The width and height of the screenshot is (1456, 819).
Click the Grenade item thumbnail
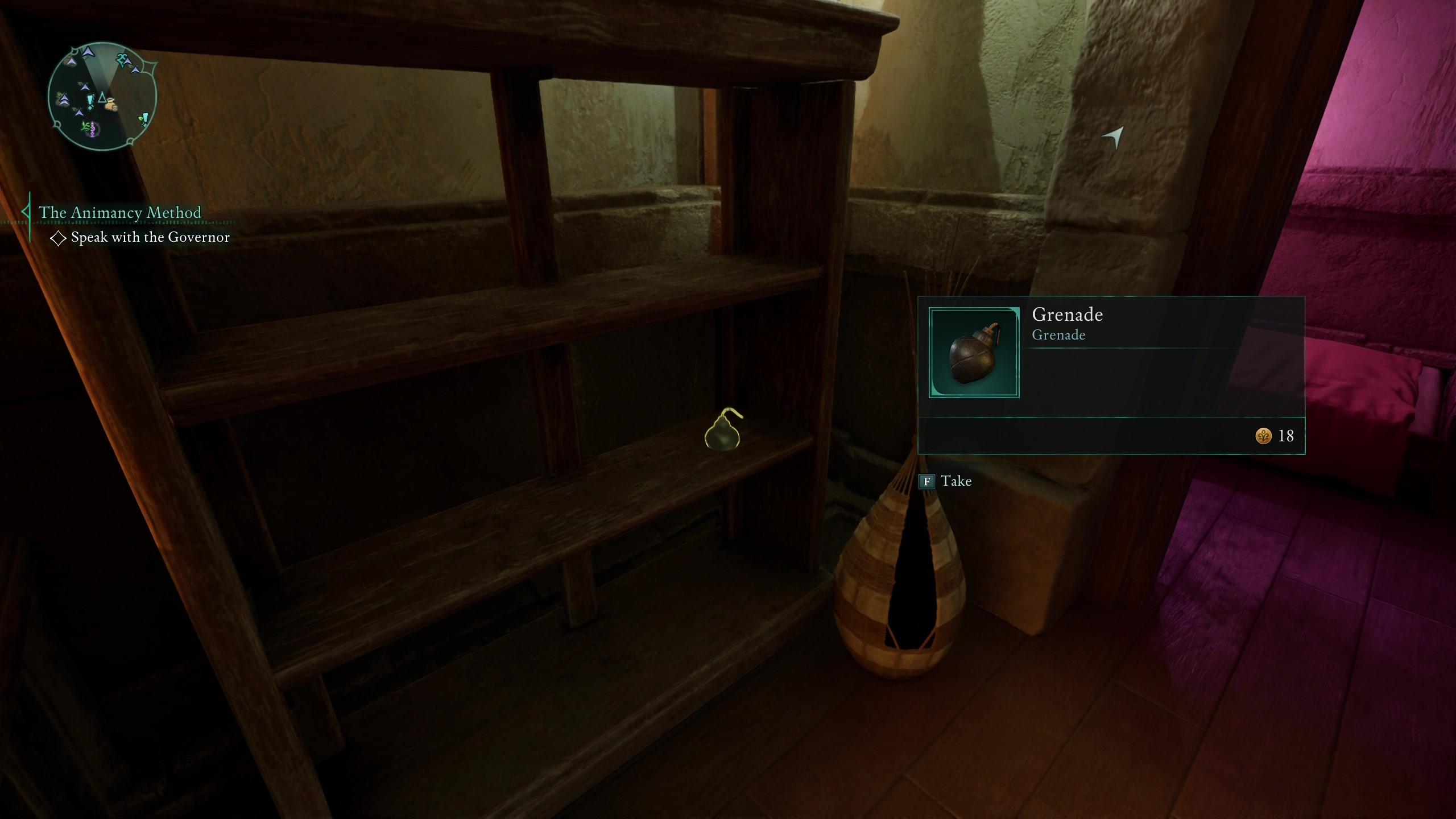point(974,353)
